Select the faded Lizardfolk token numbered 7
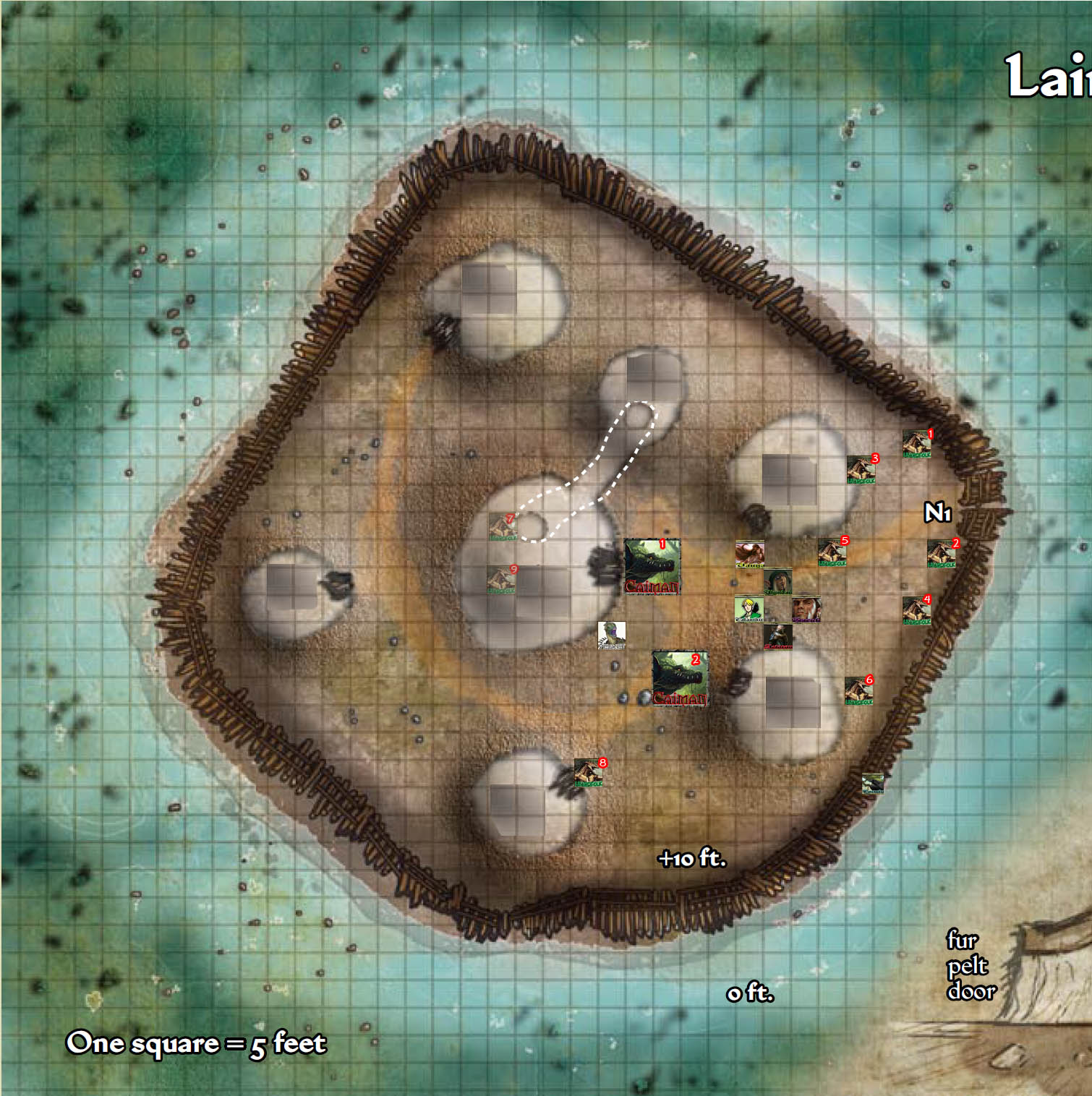 [502, 527]
